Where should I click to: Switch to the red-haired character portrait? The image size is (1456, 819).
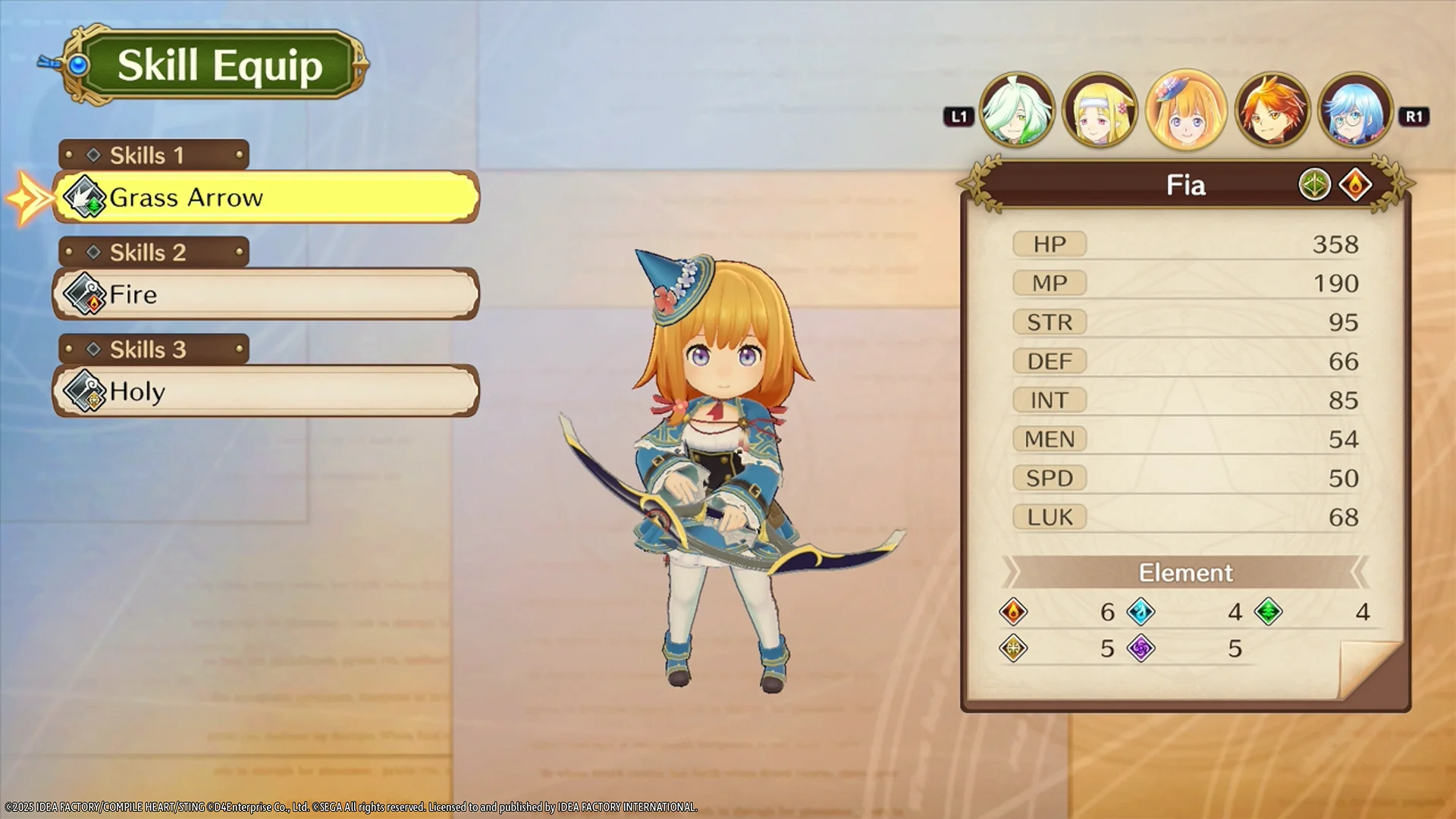point(1272,111)
